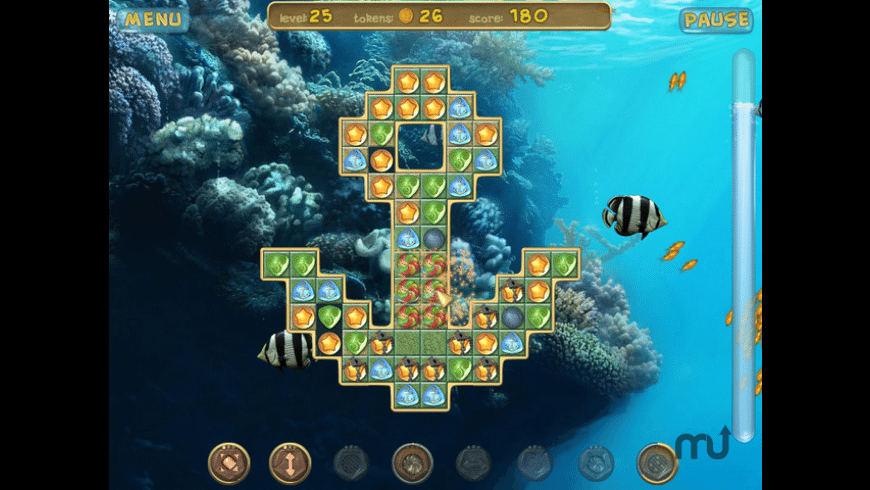Activate the swirl shell power-up

412,463
